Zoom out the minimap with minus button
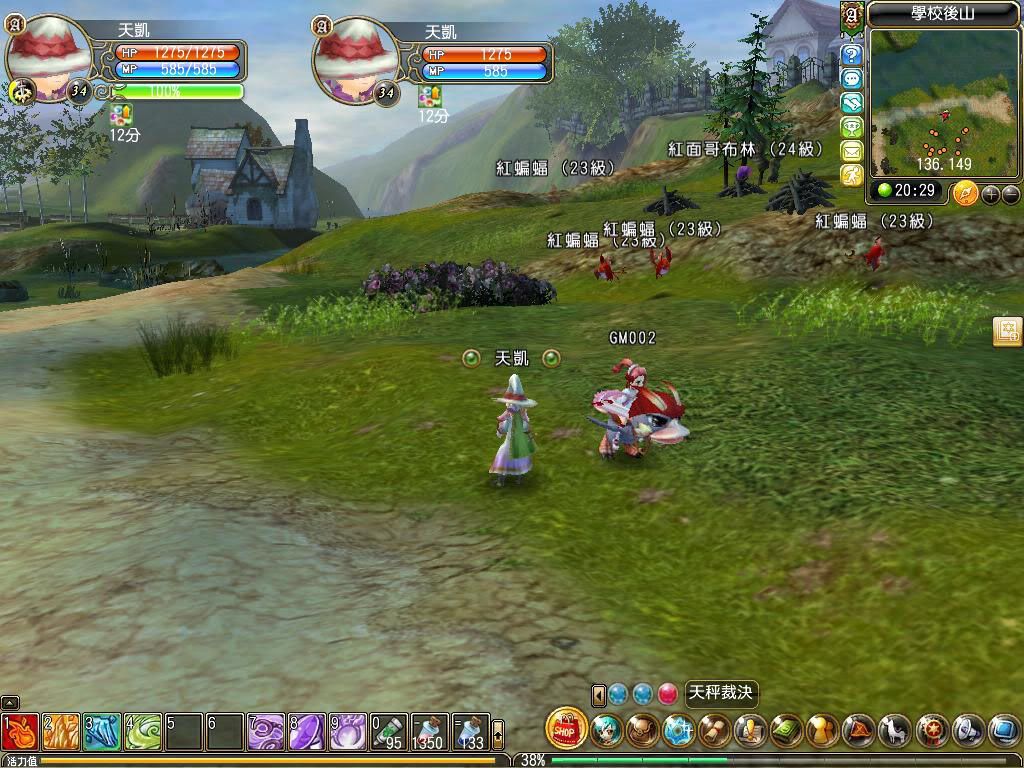 point(1011,194)
